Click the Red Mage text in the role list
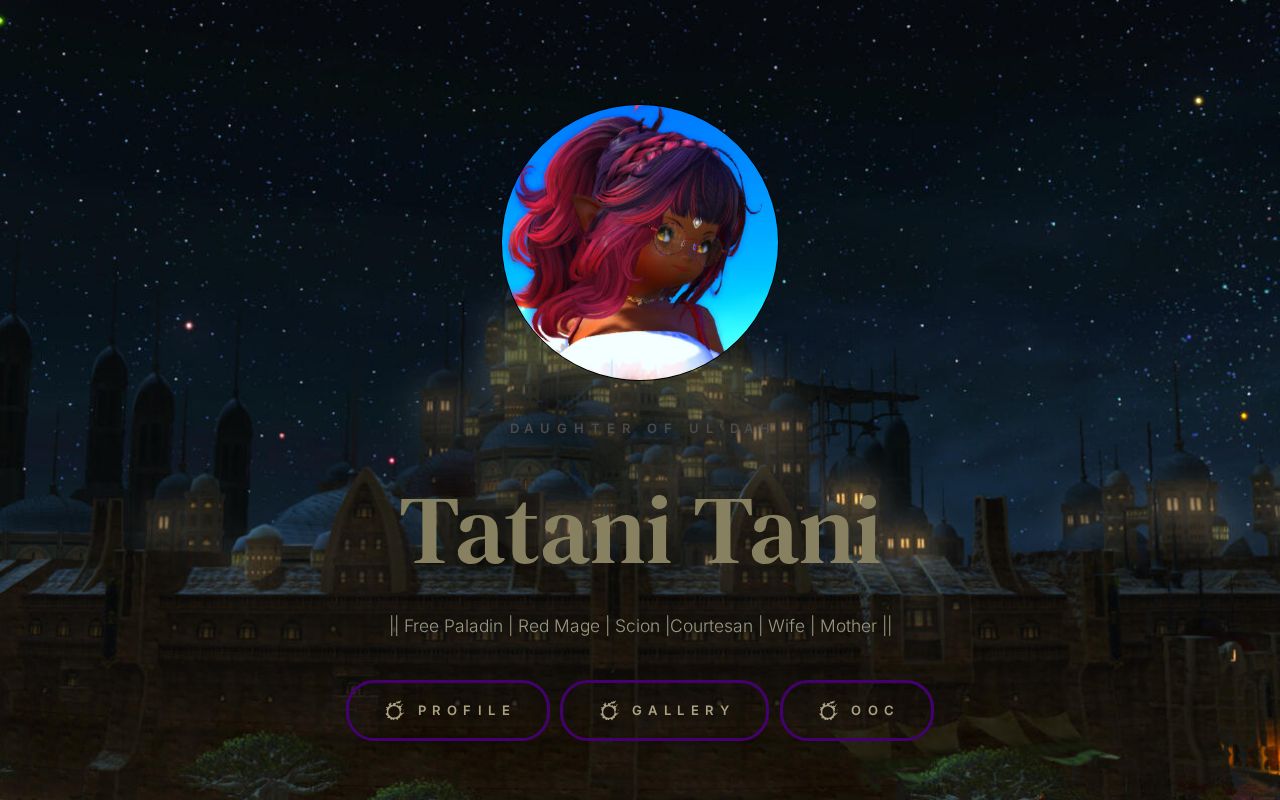The image size is (1280, 800). (558, 626)
